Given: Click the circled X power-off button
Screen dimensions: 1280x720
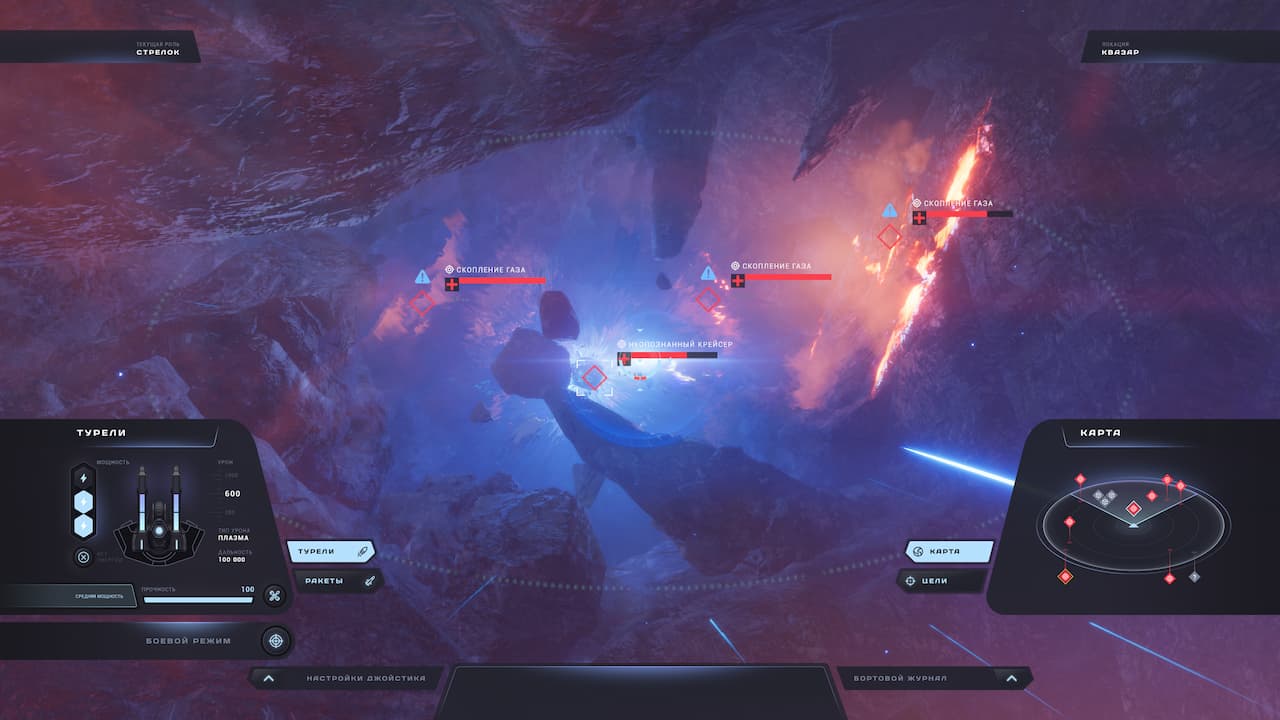Looking at the screenshot, I should pos(84,557).
